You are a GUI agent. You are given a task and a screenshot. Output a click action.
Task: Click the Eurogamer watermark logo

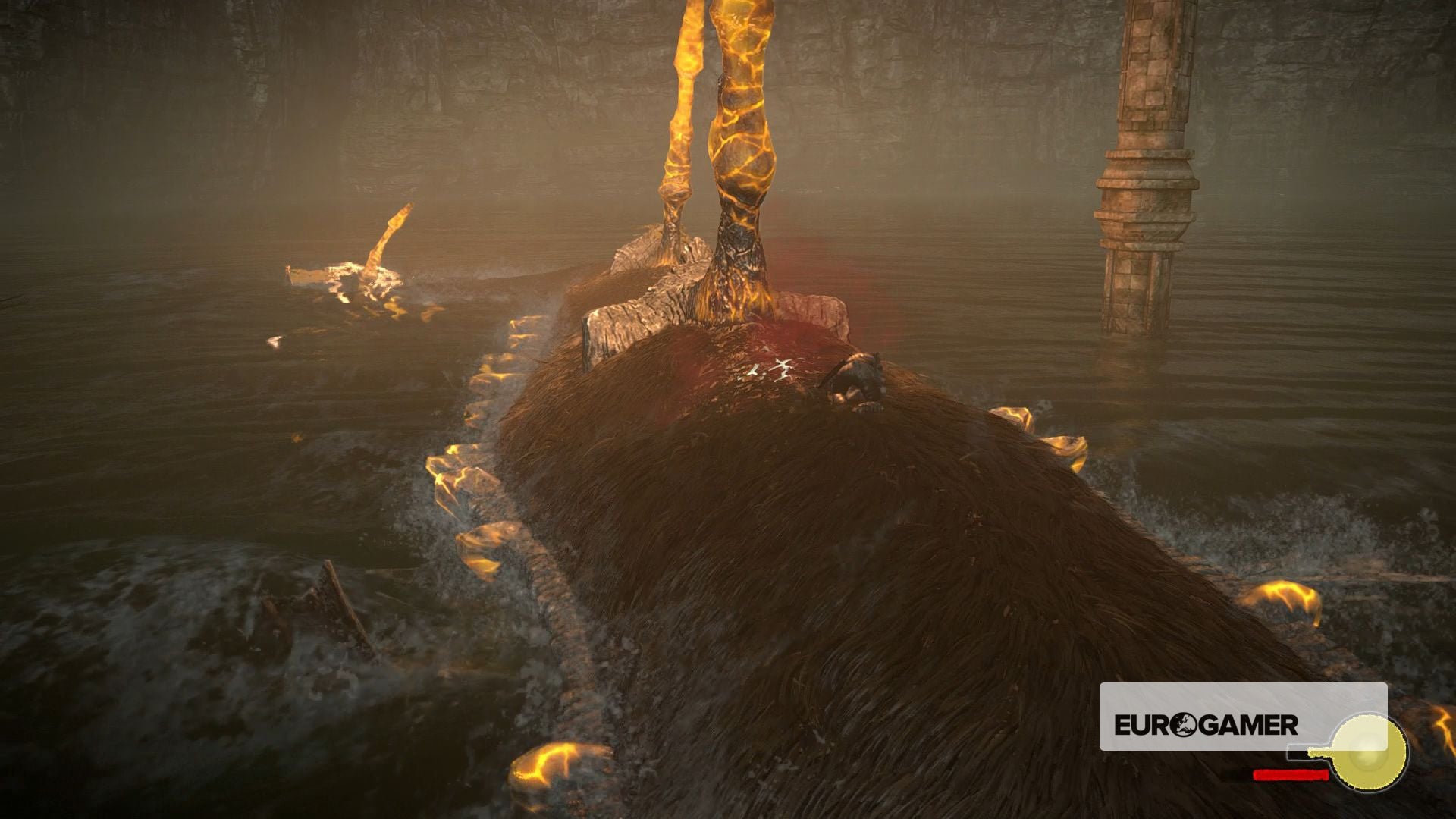coord(1206,725)
